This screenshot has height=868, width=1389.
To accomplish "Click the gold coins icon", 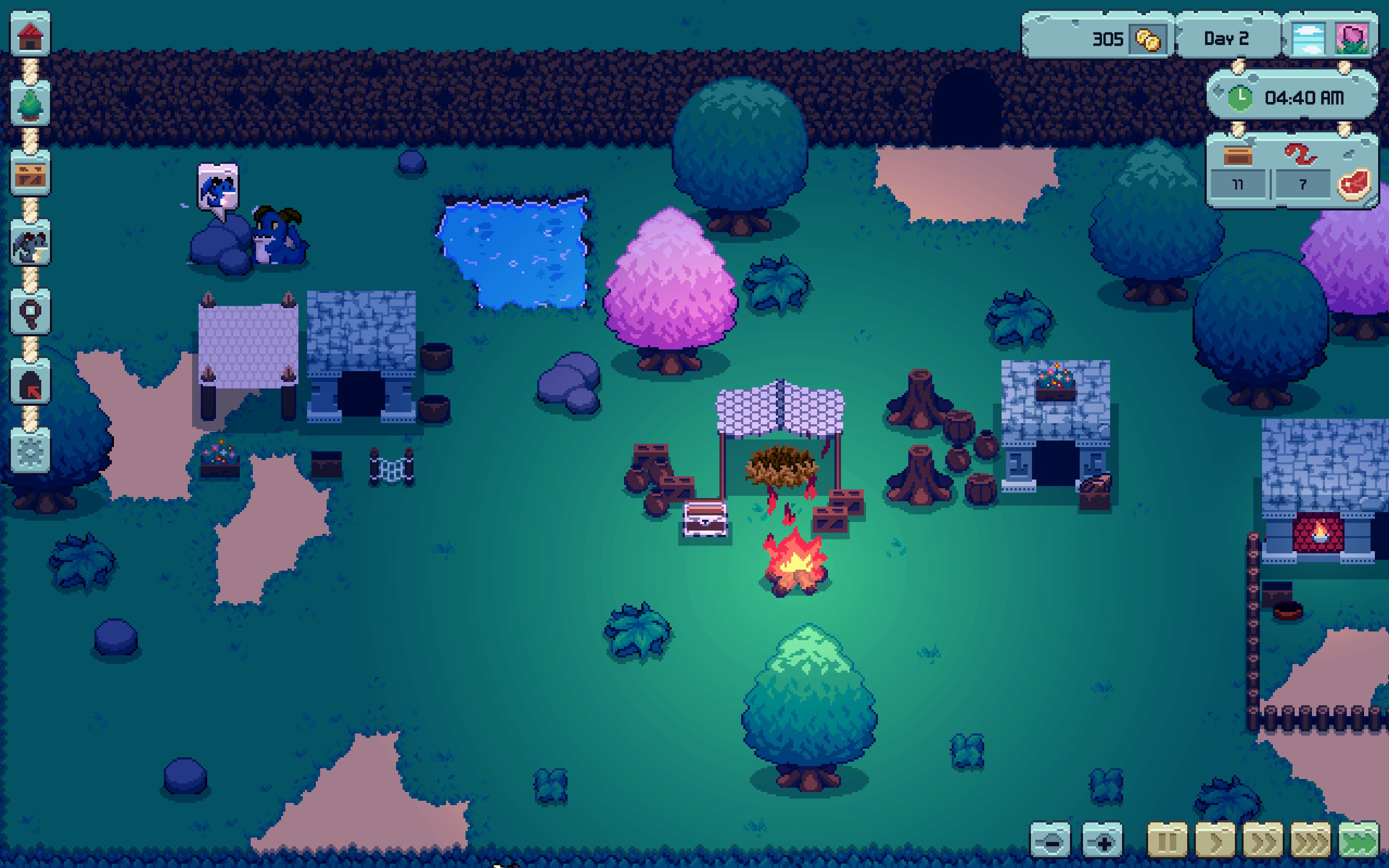I will [x=1148, y=40].
